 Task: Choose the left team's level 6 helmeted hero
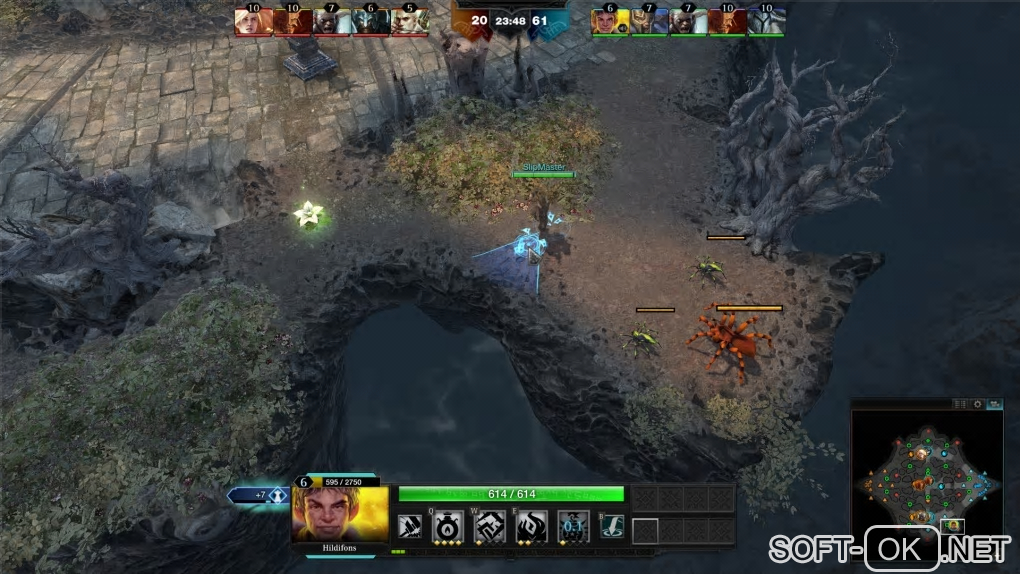pyautogui.click(x=370, y=21)
